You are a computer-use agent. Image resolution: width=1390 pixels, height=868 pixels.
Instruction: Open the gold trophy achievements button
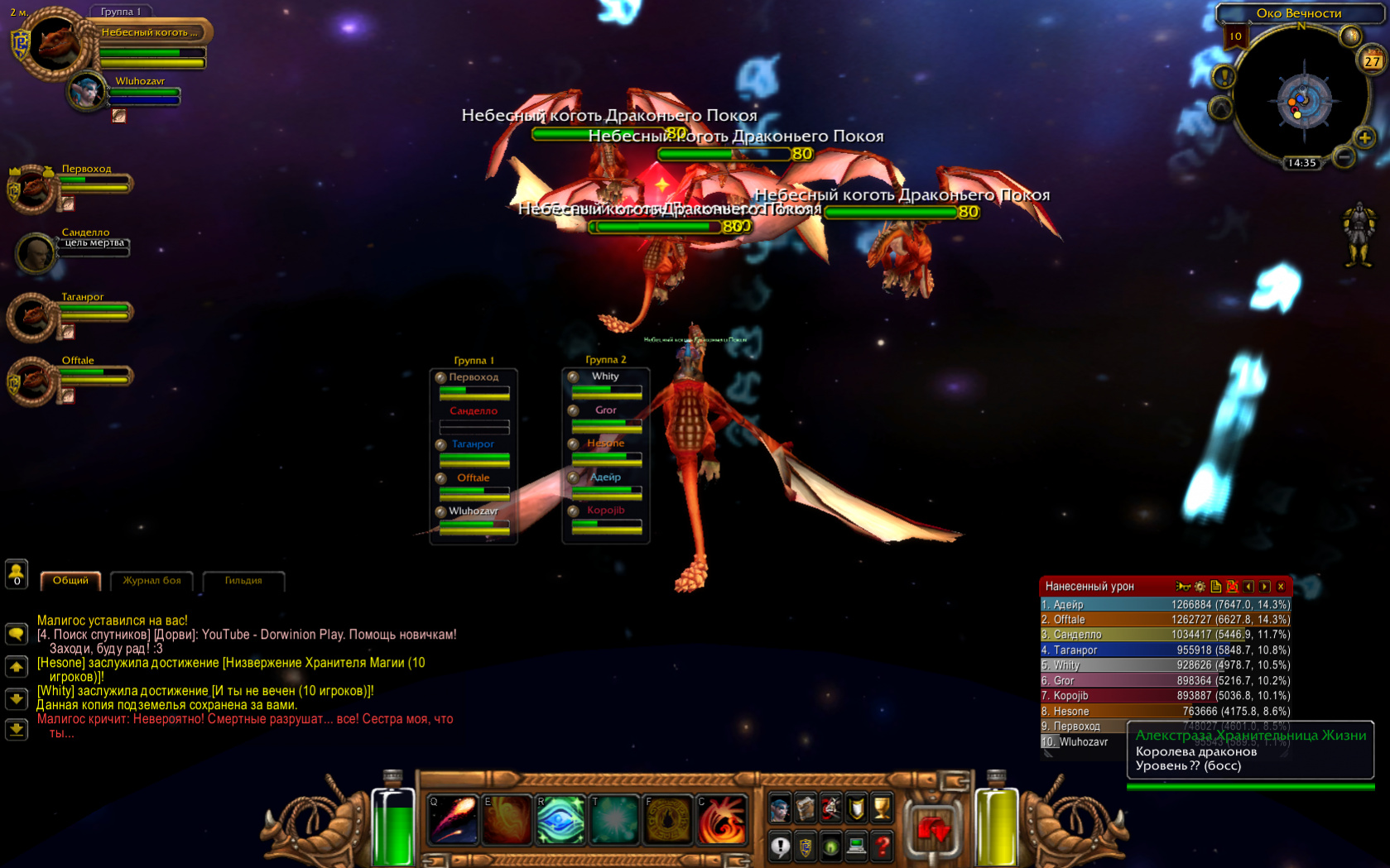[x=883, y=808]
